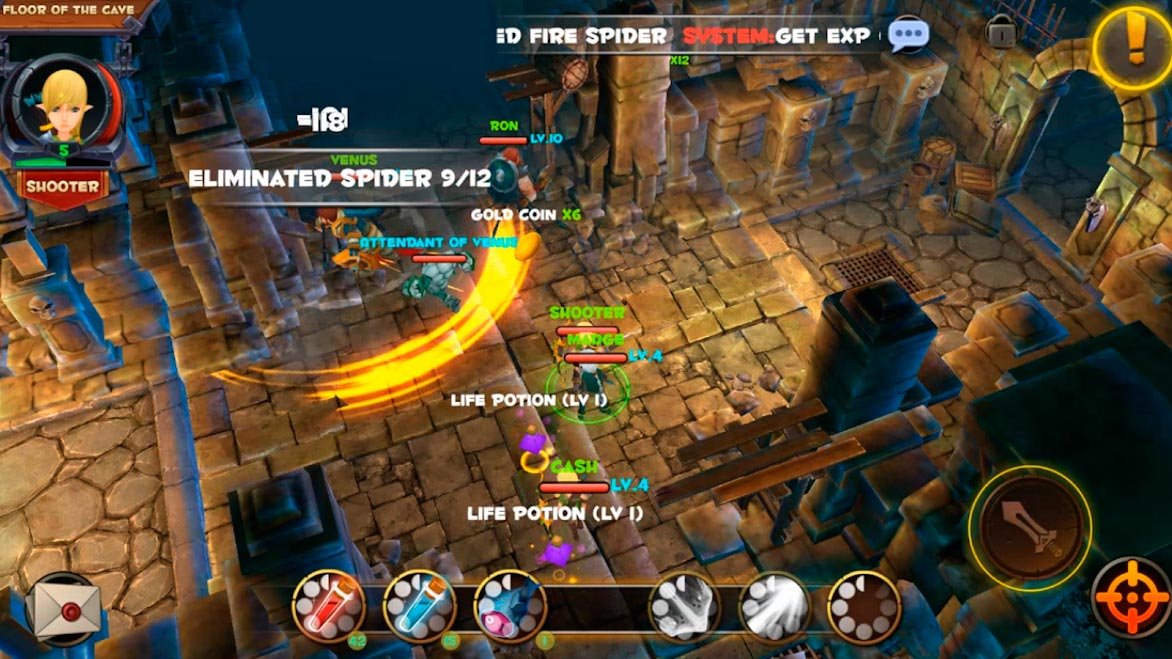Tap the orange crosshair target button

click(x=1131, y=596)
